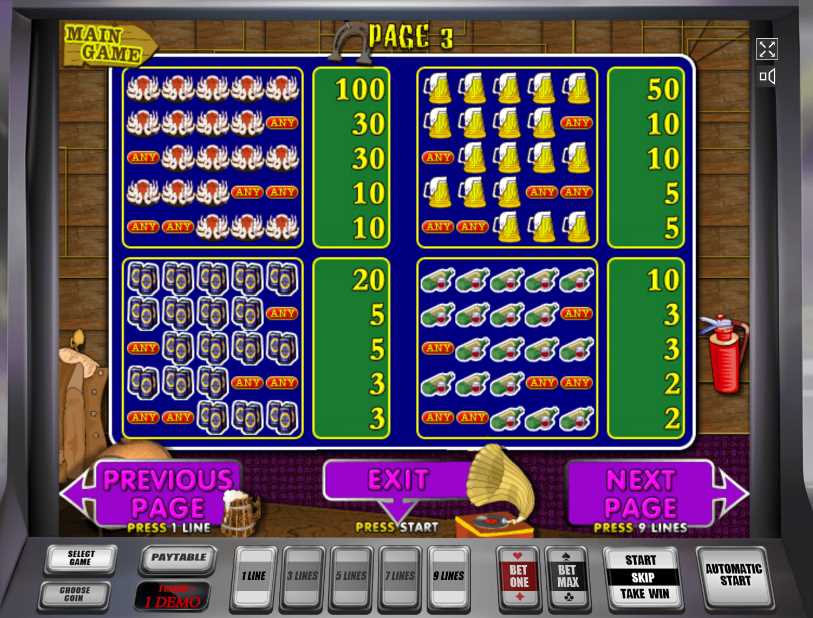The width and height of the screenshot is (813, 618).
Task: Mute sound with the speaker icon
Action: point(767,76)
